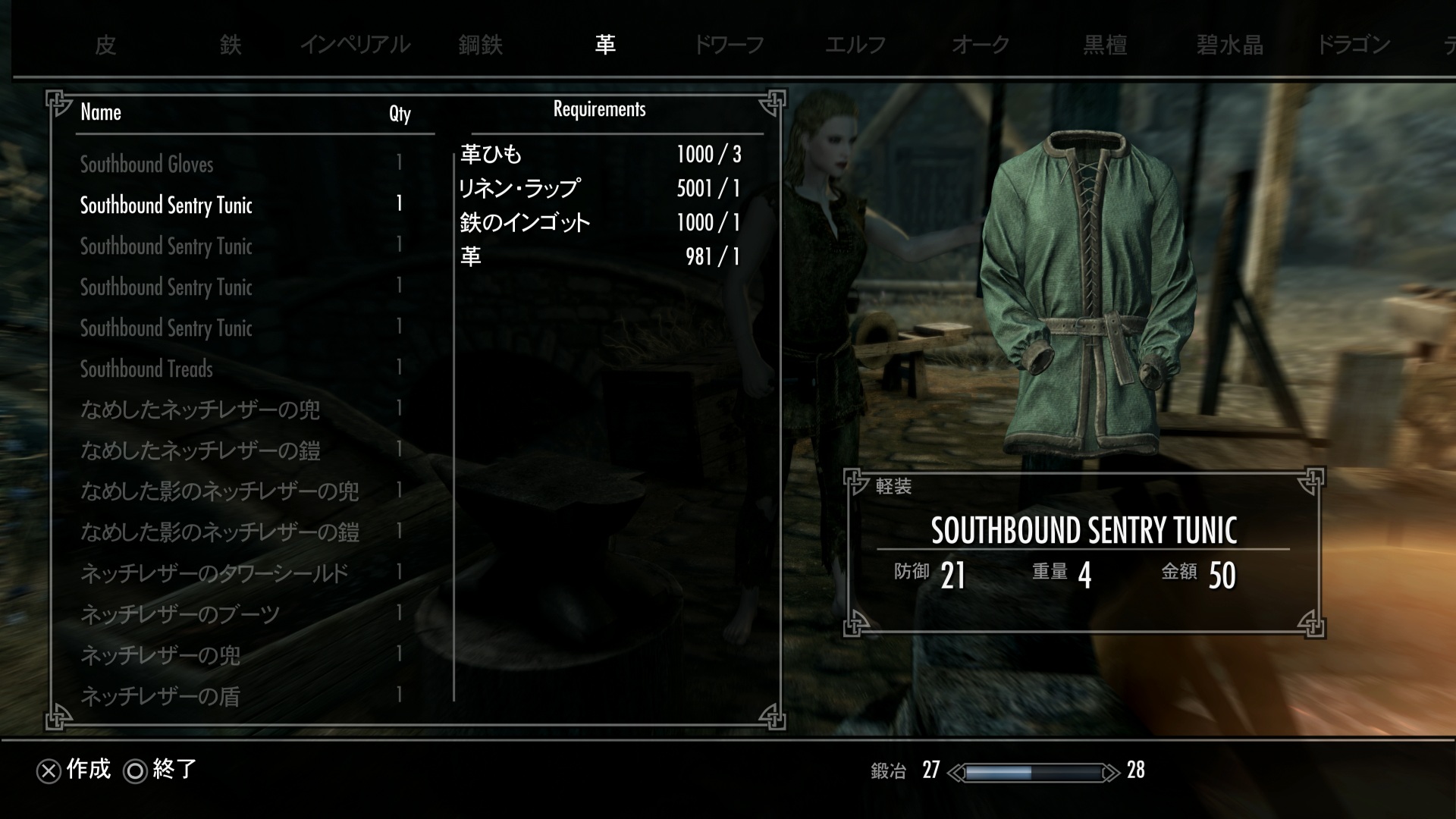Open the 鉄 (Iron) crafting category
1456x819 pixels.
click(x=231, y=45)
